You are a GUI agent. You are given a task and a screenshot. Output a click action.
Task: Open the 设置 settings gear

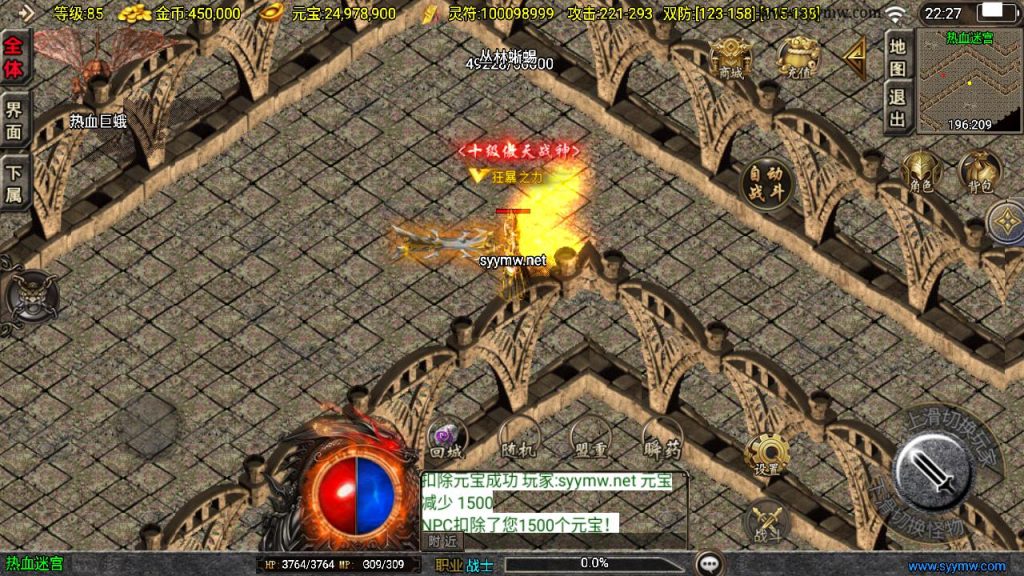point(767,456)
